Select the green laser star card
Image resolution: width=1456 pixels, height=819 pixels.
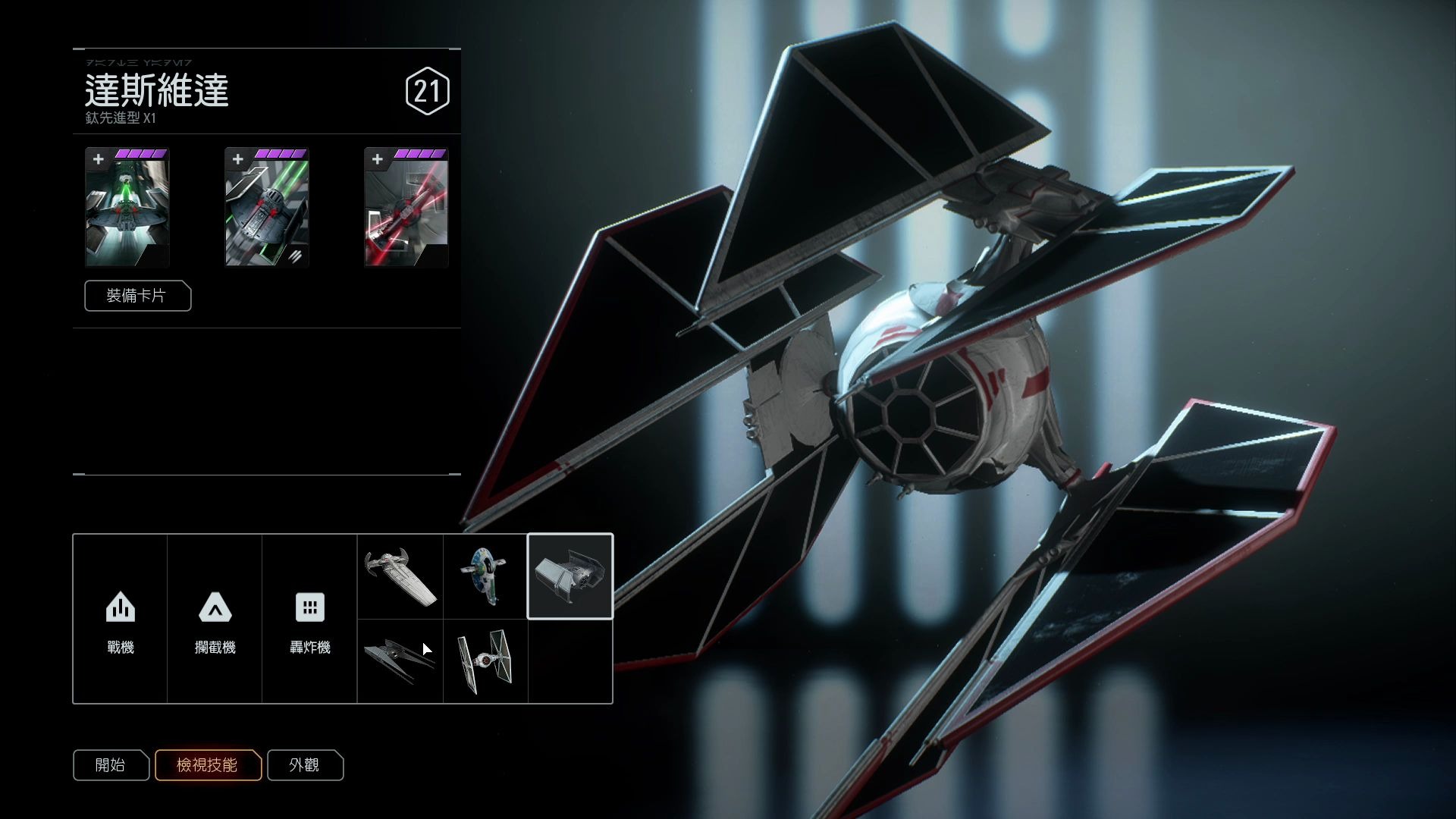[x=127, y=207]
